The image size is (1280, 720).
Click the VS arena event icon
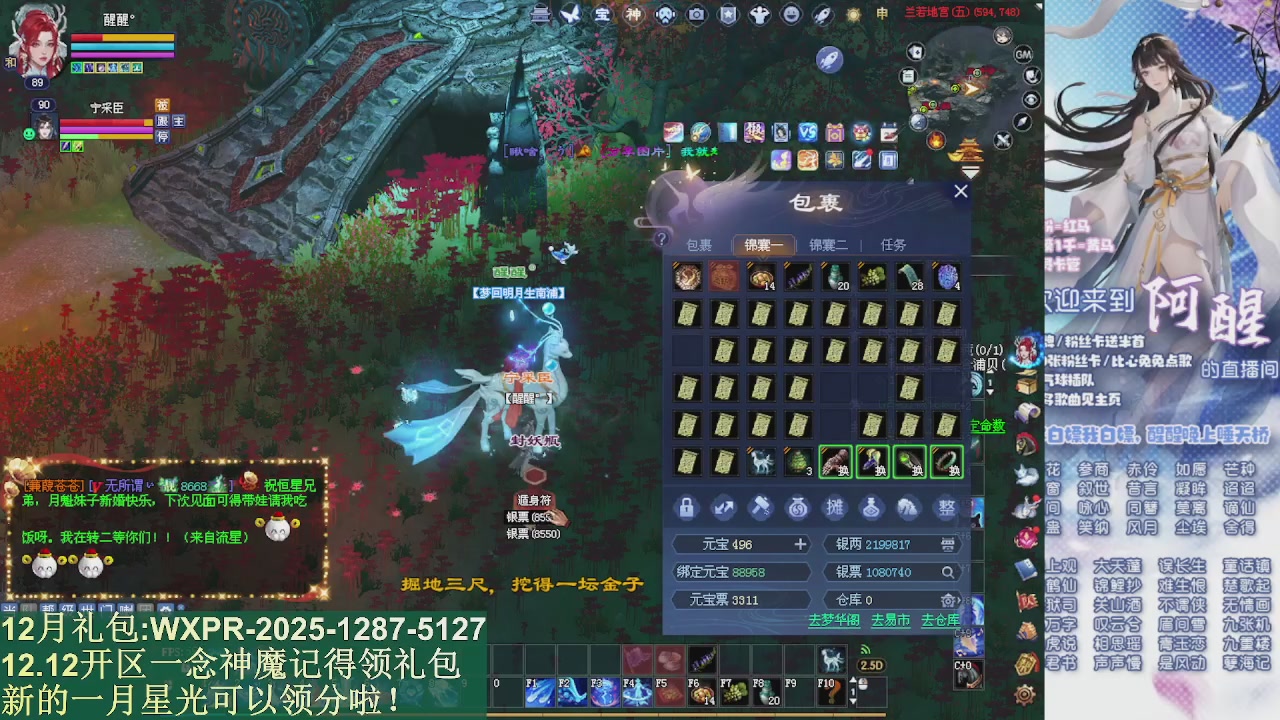[806, 133]
